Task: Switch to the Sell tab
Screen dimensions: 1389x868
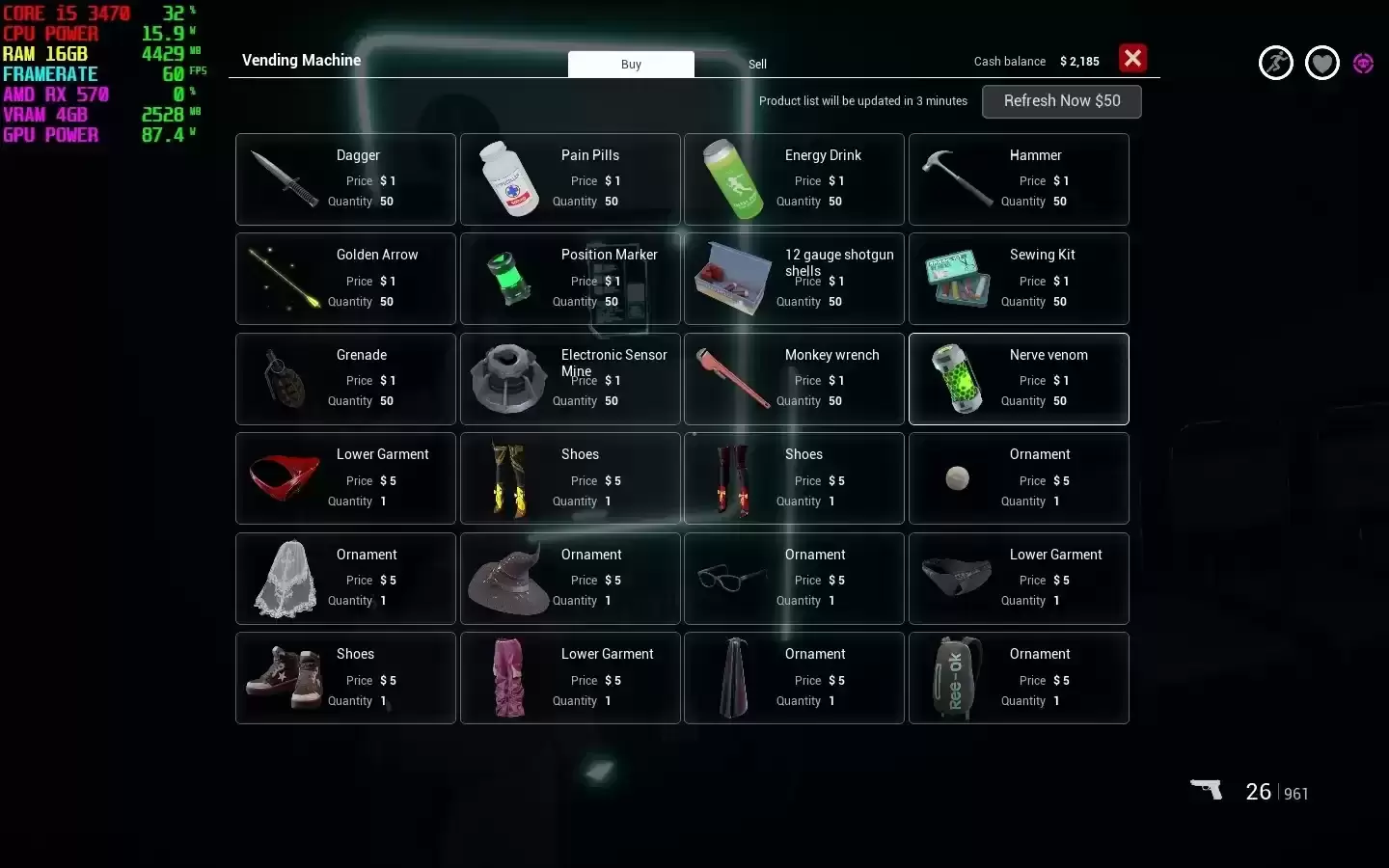Action: (757, 65)
